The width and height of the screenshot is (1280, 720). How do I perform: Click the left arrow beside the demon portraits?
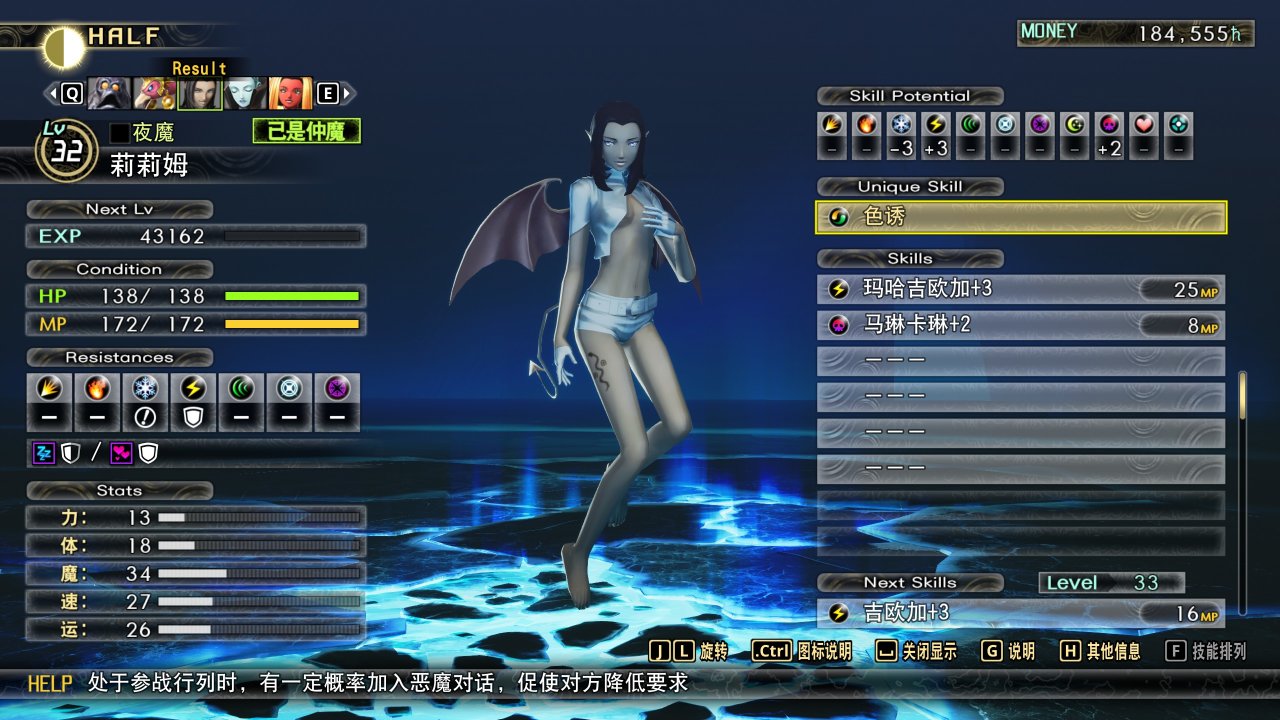pyautogui.click(x=50, y=94)
